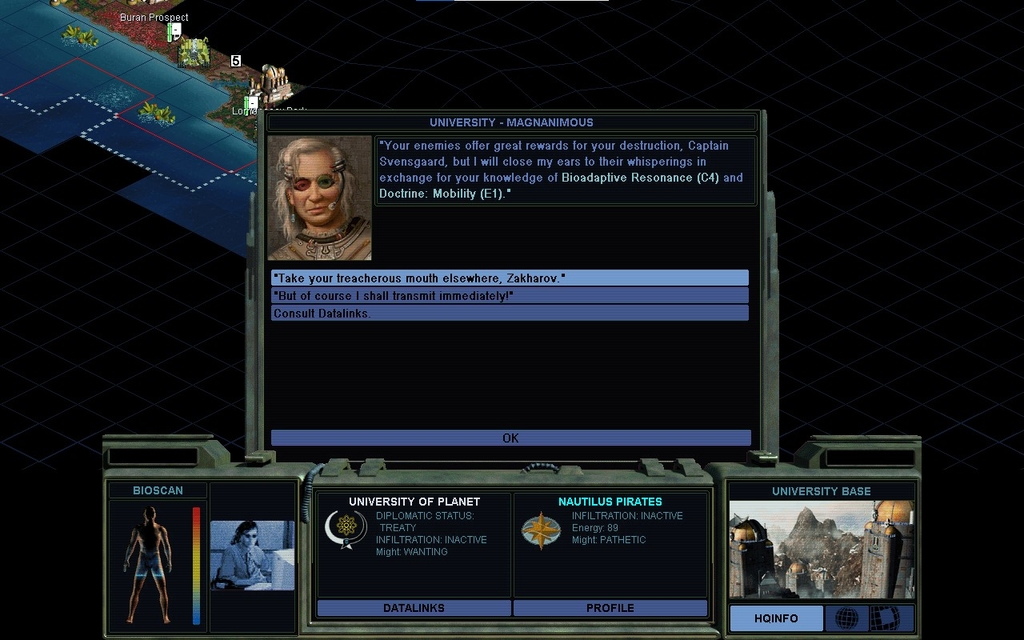Confirm with the OK button

point(510,438)
